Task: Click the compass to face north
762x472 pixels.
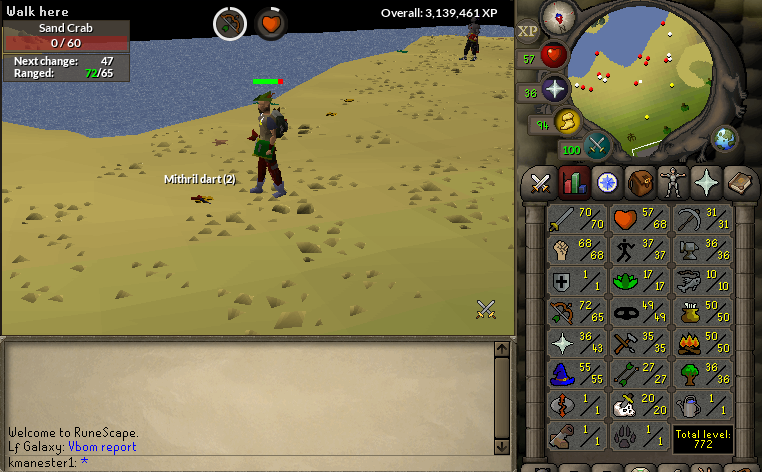Action: pos(556,16)
